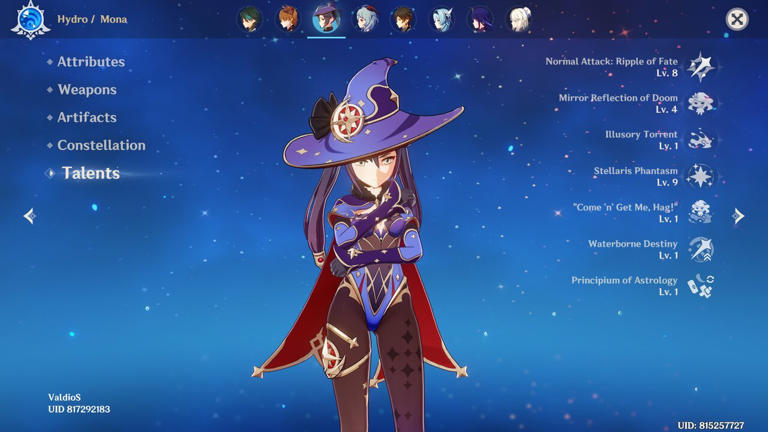View the Waterborne Destiny passive talent
This screenshot has height=432, width=768.
click(x=700, y=249)
